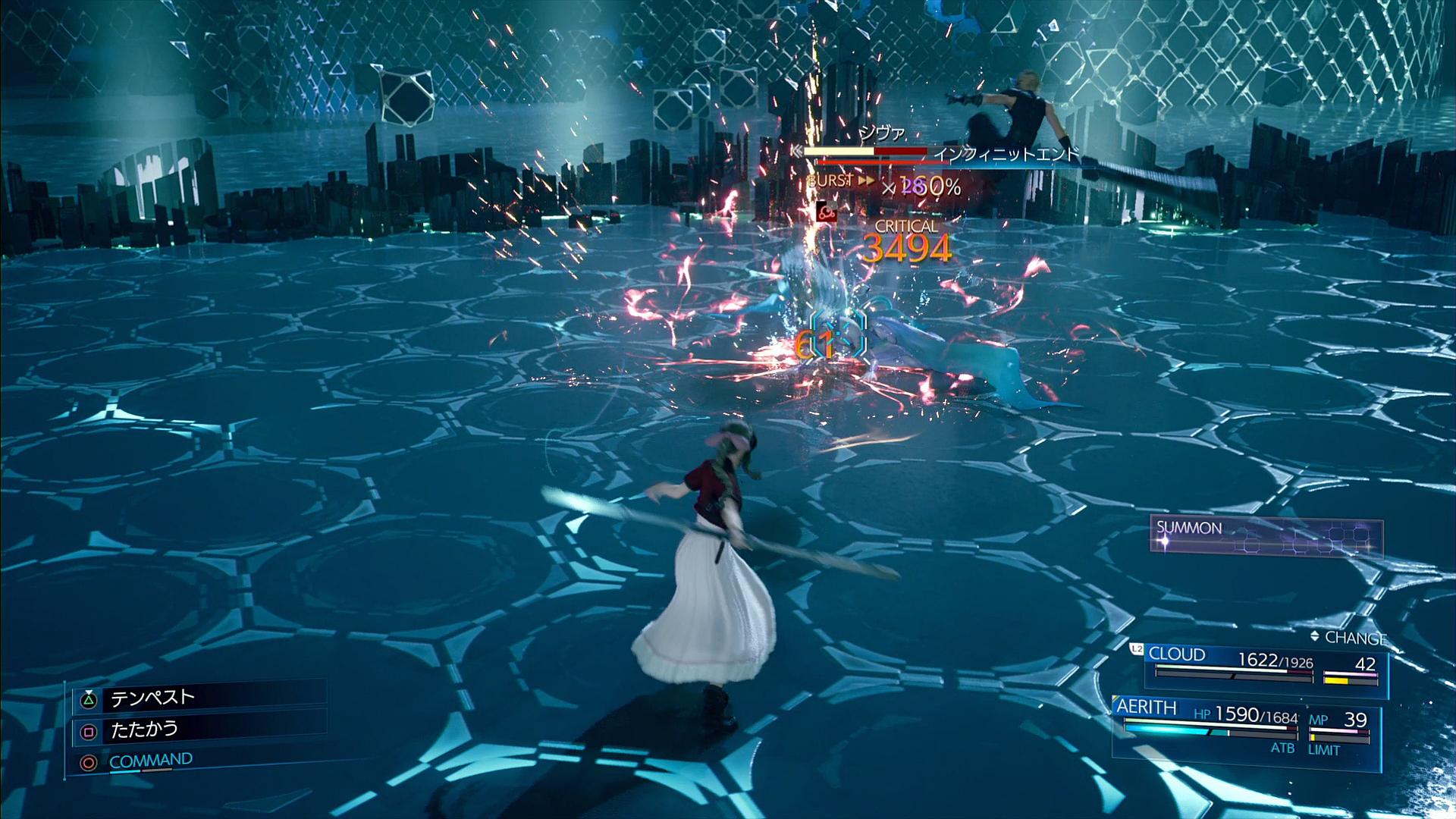Select Aerith's party status panel
The width and height of the screenshot is (1456, 819).
[1245, 727]
